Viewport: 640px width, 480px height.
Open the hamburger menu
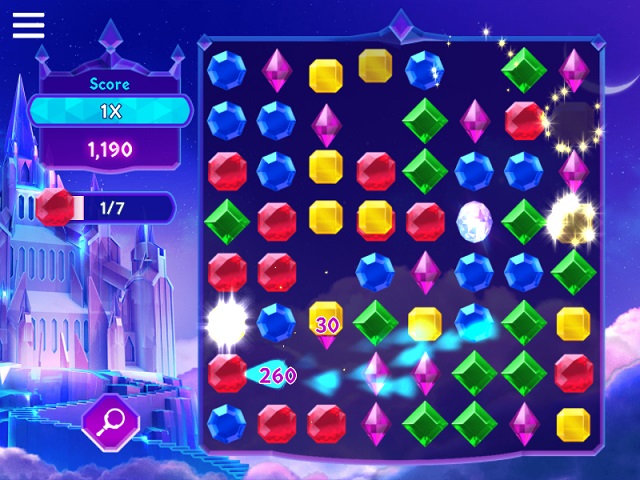point(29,25)
